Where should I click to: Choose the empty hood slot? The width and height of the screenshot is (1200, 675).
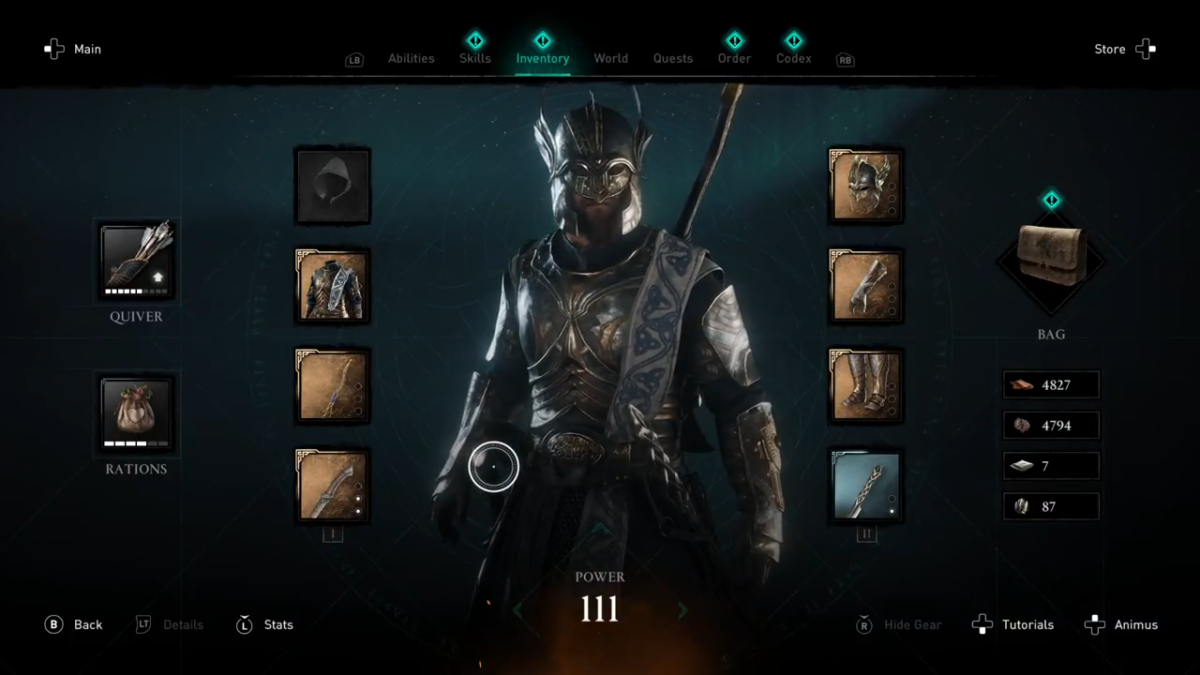(333, 186)
